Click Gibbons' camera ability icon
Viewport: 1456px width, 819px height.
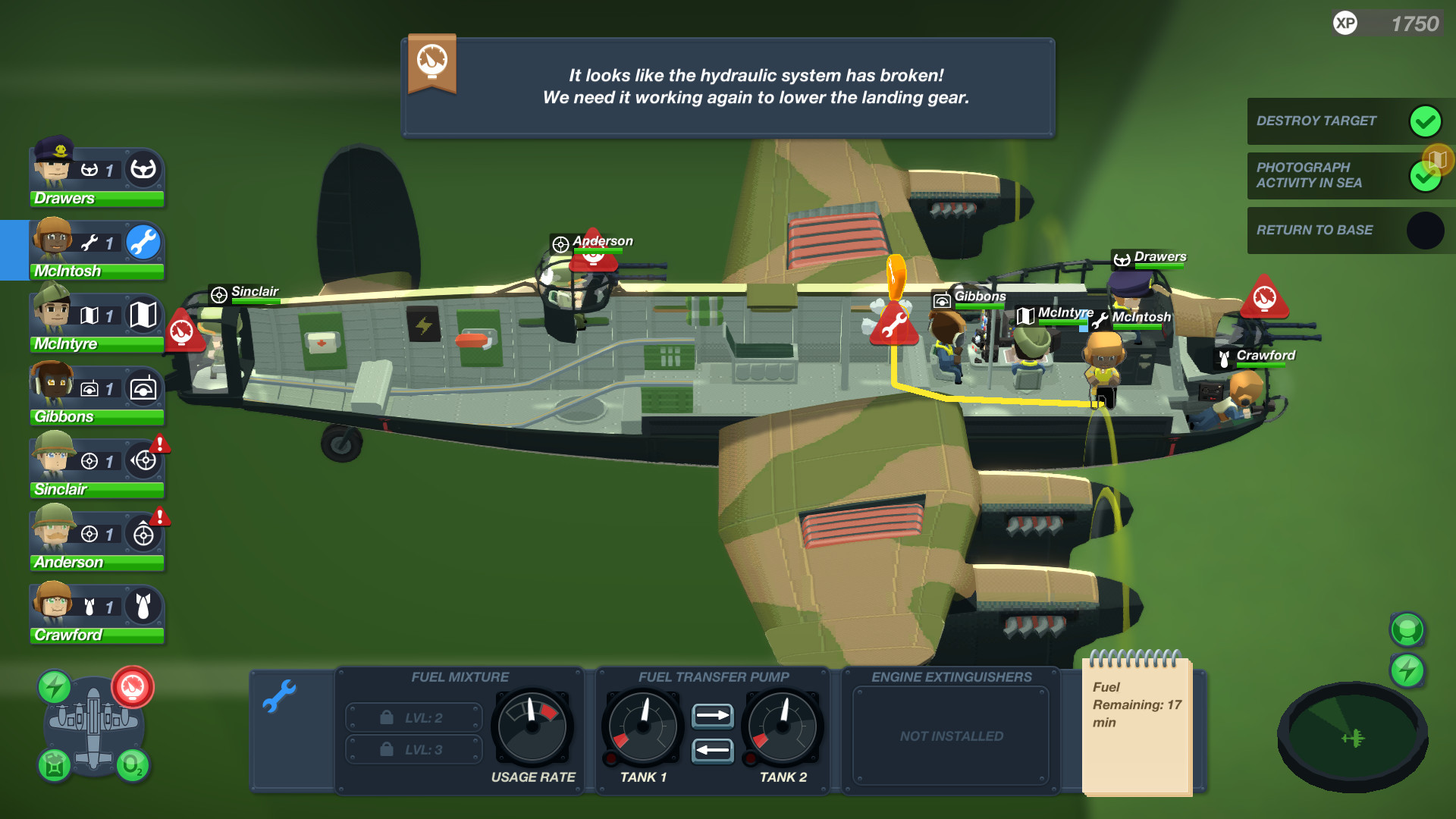[x=144, y=389]
